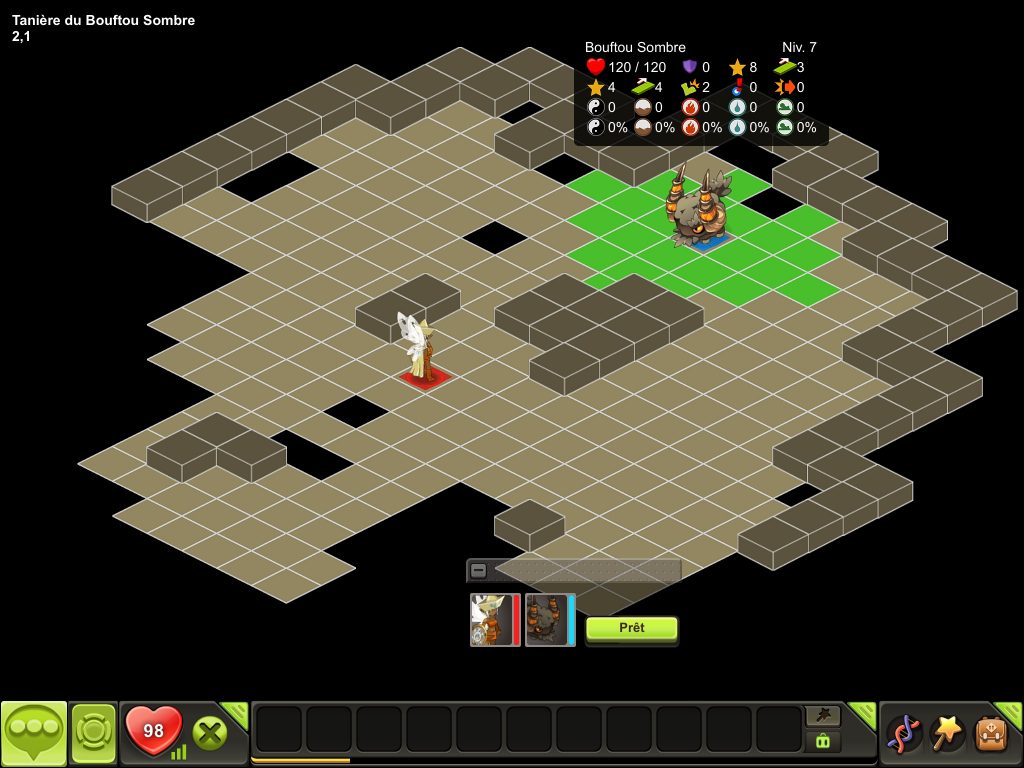
Task: Open the star wand spells menu
Action: point(946,733)
